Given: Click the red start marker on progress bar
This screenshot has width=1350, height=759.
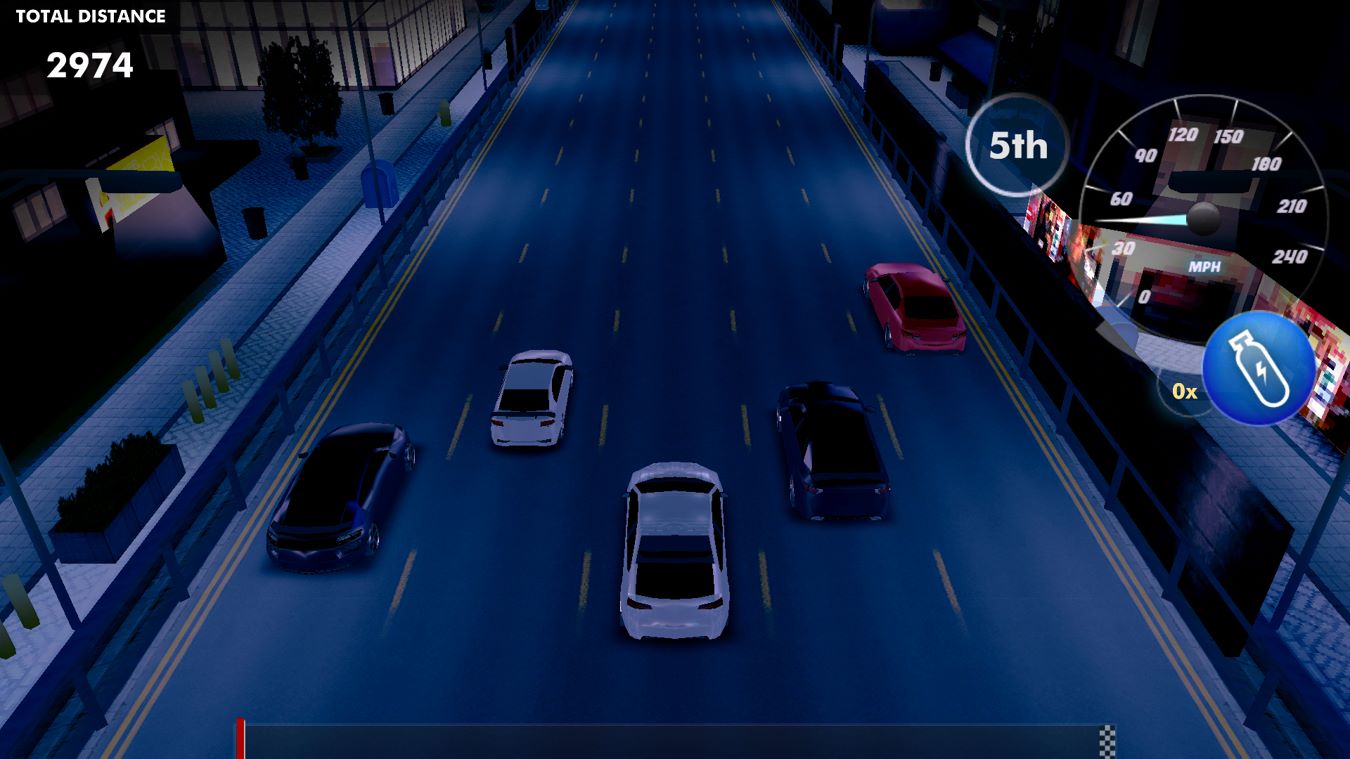Looking at the screenshot, I should pyautogui.click(x=240, y=740).
